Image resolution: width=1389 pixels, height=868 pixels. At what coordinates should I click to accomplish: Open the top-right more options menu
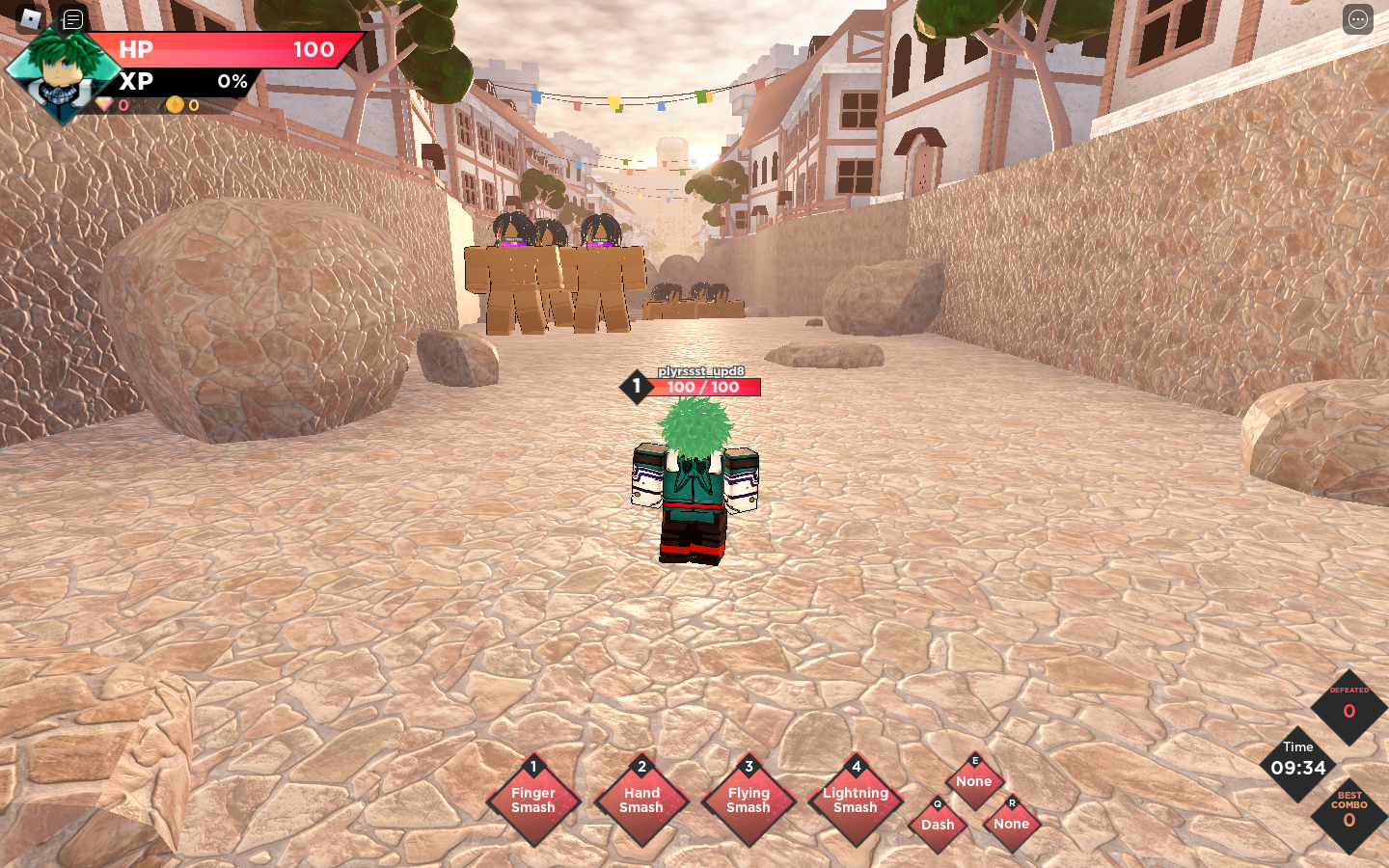click(1357, 19)
